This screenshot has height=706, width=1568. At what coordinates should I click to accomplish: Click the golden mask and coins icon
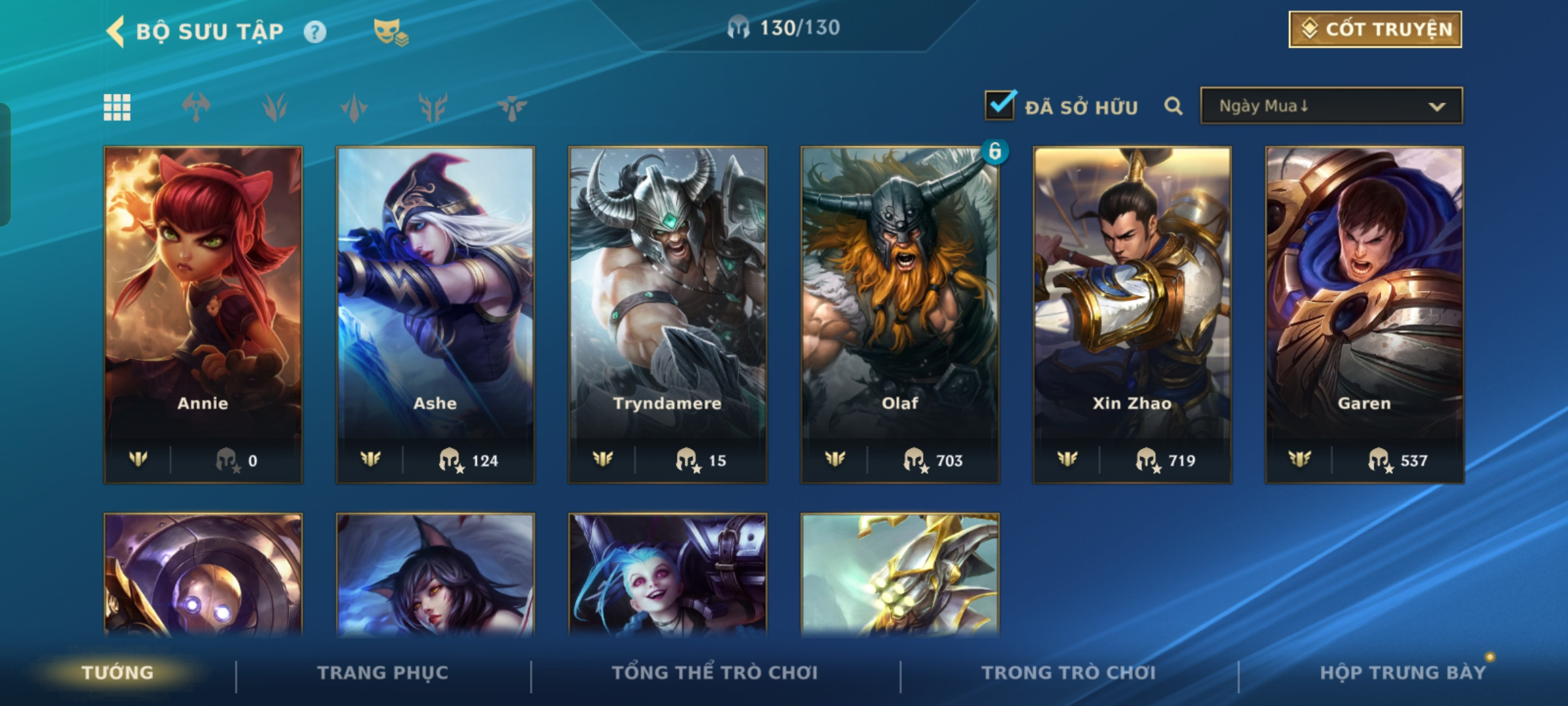tap(390, 31)
